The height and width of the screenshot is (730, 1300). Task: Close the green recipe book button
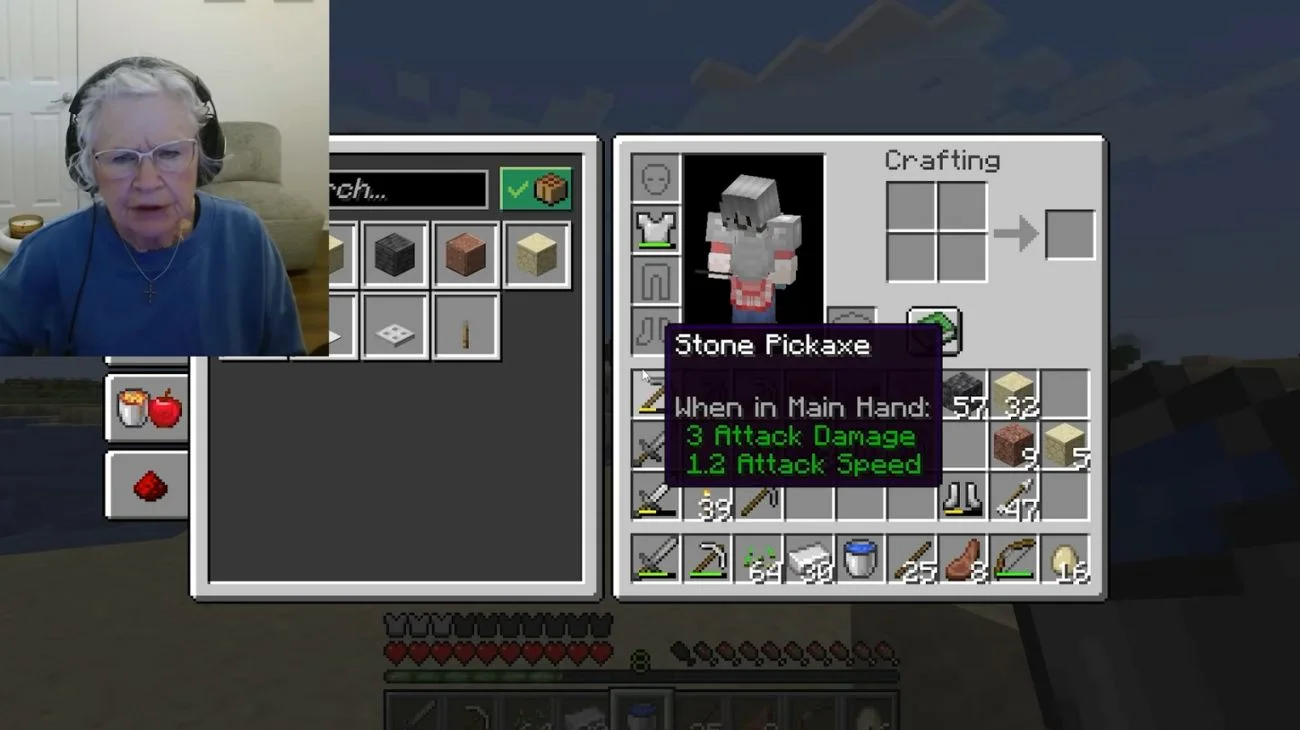tap(934, 332)
